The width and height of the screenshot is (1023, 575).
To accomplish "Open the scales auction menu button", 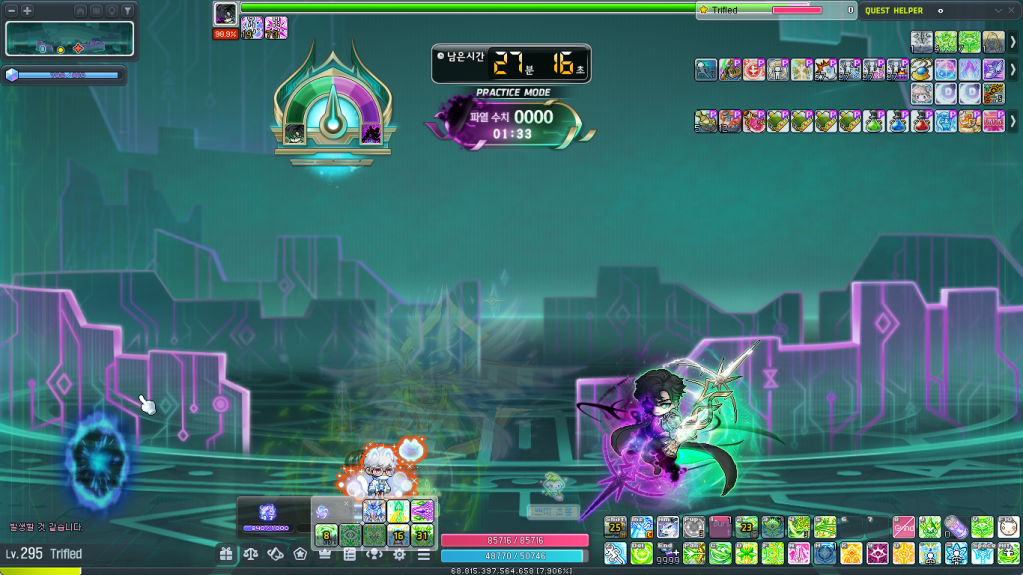I will coord(251,553).
